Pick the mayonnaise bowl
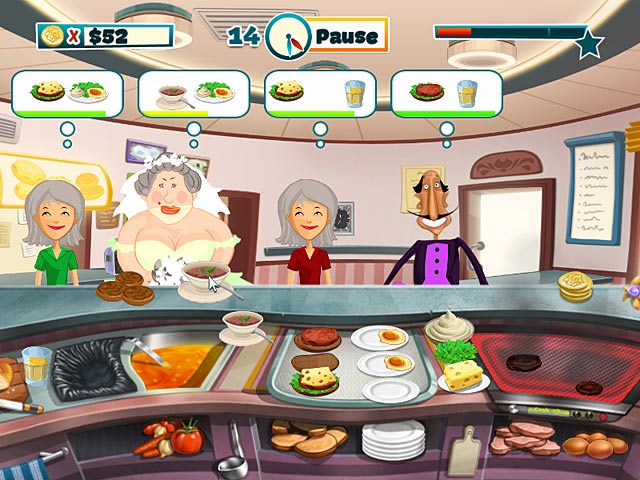This screenshot has width=640, height=480. click(x=448, y=327)
